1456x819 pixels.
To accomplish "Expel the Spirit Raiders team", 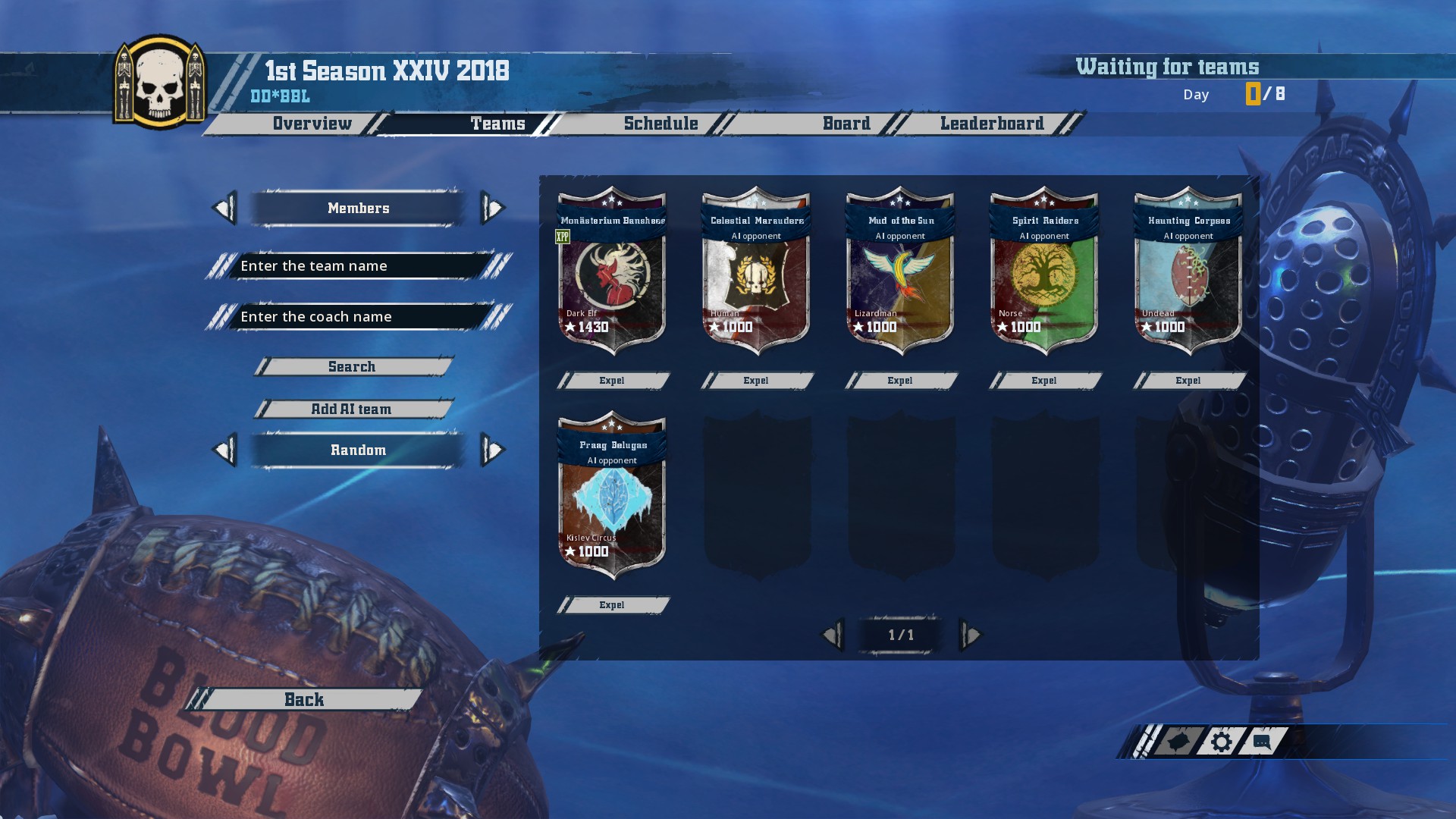I will (1044, 381).
